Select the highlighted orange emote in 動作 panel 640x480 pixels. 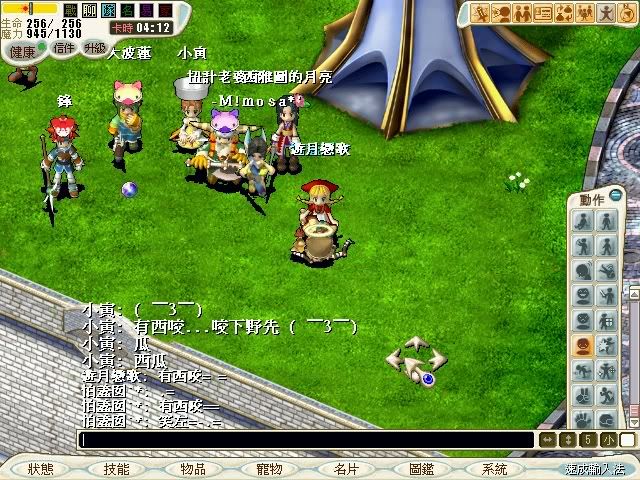pyautogui.click(x=581, y=345)
